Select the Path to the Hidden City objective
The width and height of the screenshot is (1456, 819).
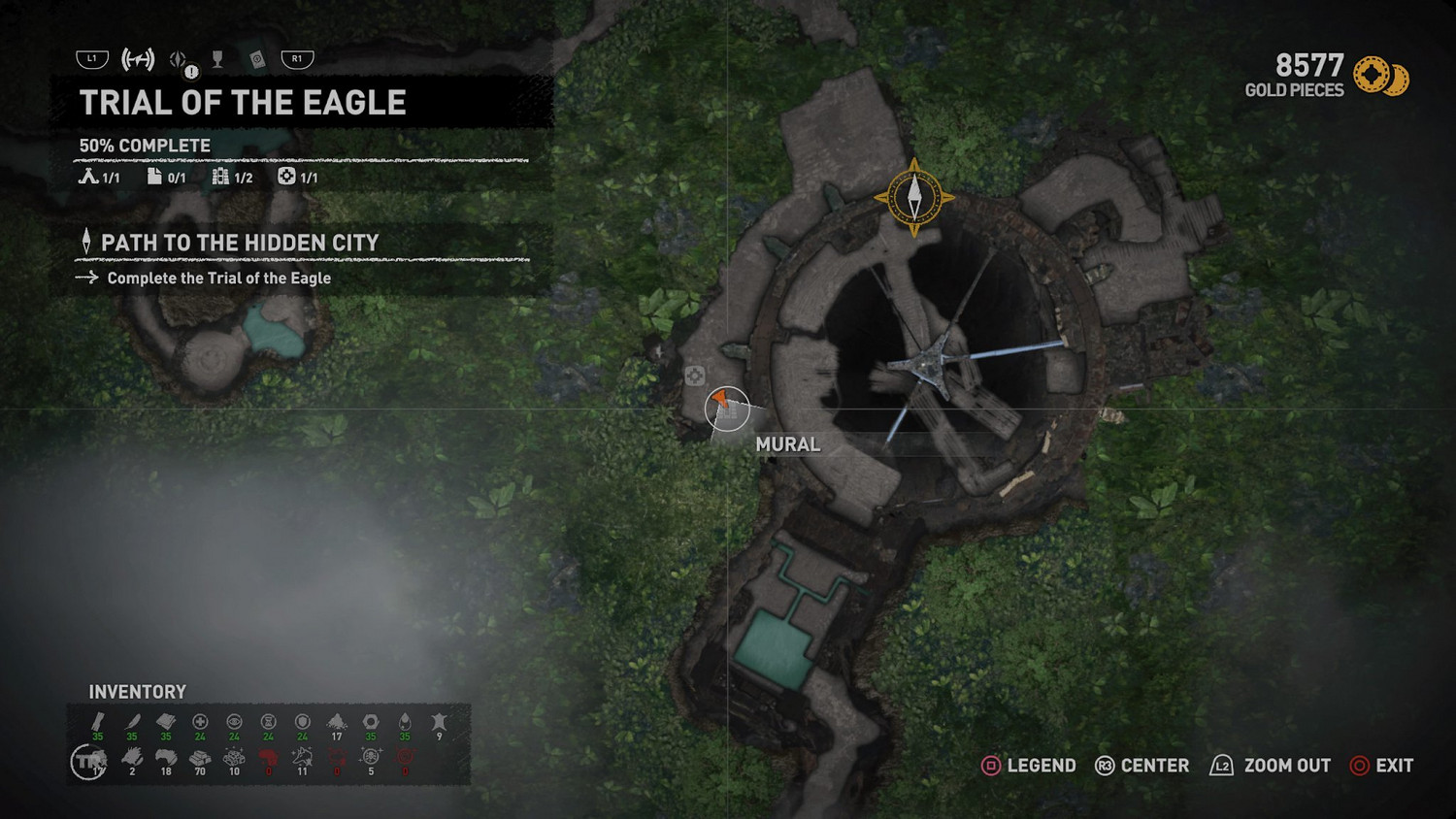click(x=239, y=244)
